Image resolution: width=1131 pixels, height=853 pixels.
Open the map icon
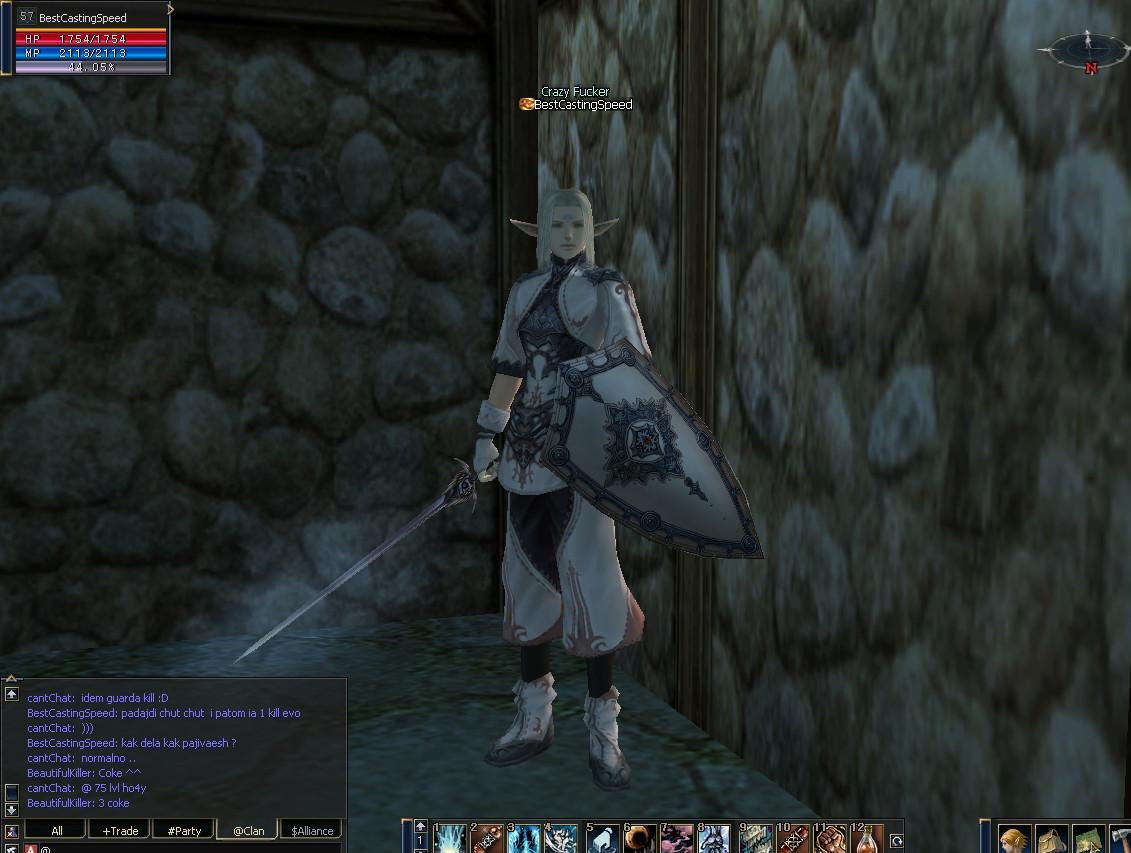point(1088,840)
